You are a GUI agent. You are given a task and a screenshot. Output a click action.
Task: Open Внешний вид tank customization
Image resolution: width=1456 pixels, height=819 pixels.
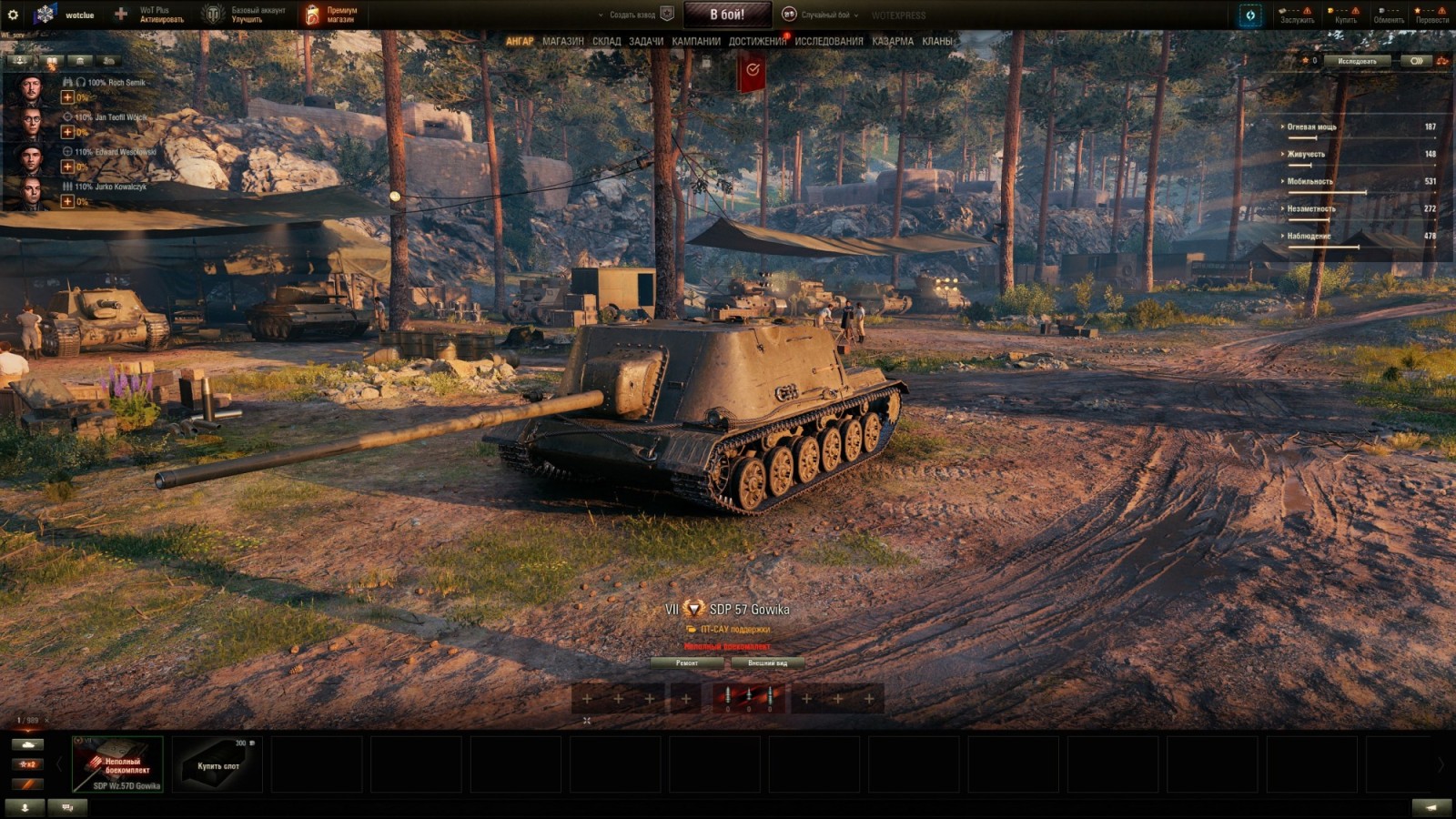(767, 663)
